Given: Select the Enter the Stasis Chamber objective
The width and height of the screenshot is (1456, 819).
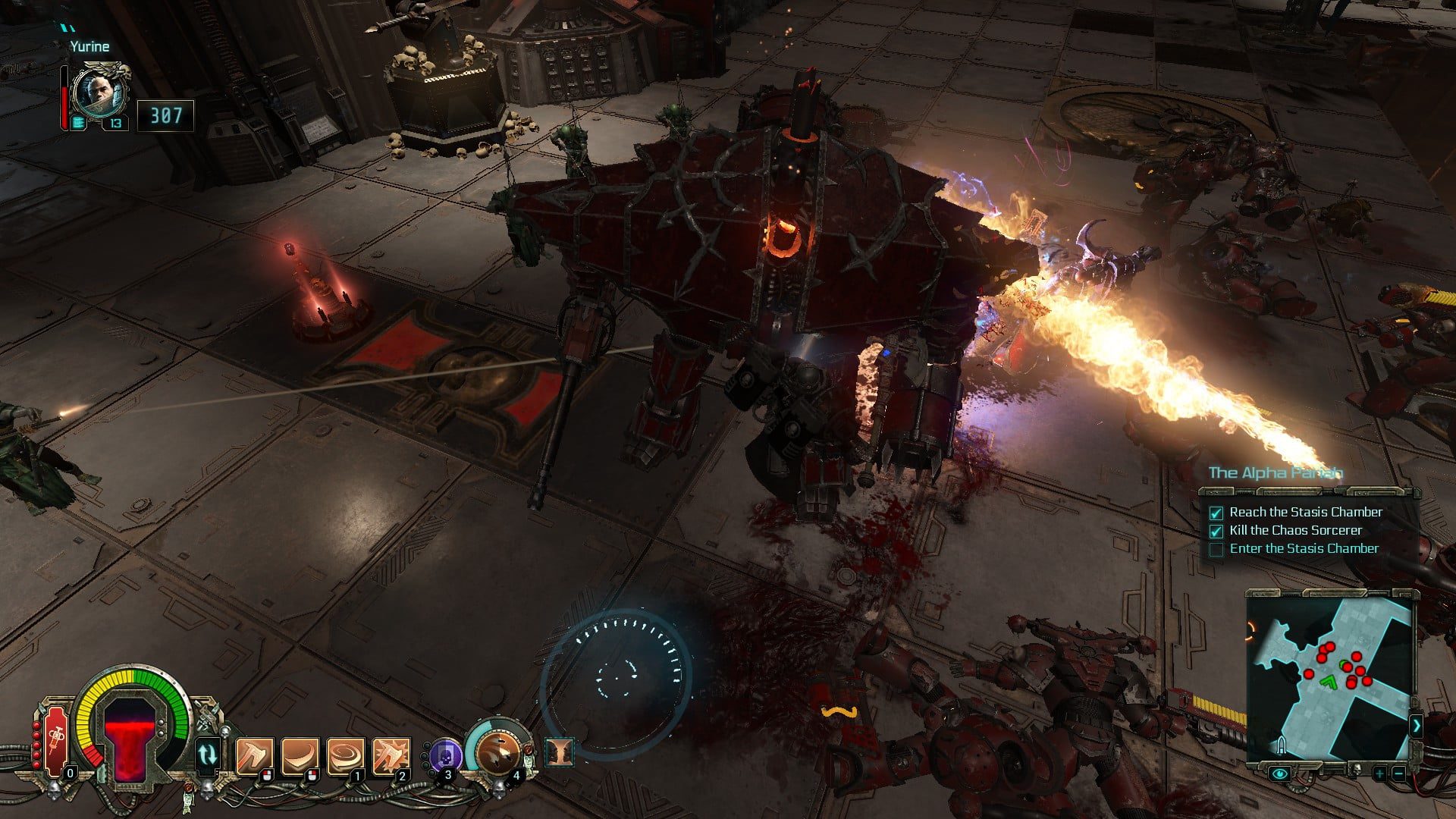Looking at the screenshot, I should pos(1304,548).
